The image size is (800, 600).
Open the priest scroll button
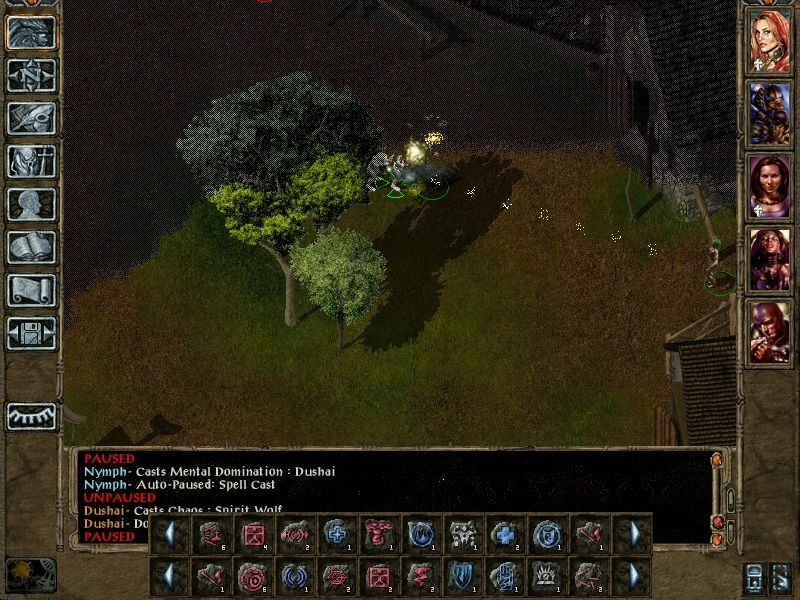point(31,290)
